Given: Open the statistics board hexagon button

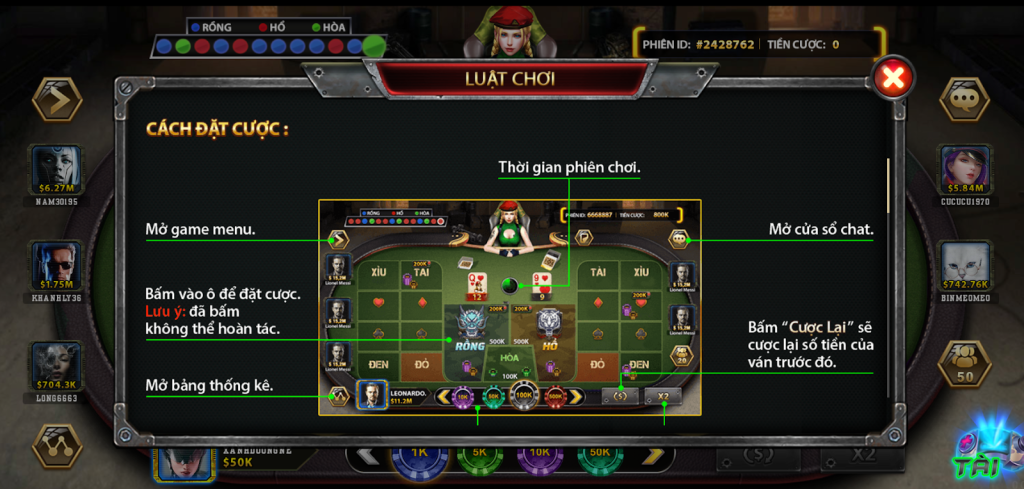Looking at the screenshot, I should [56, 446].
